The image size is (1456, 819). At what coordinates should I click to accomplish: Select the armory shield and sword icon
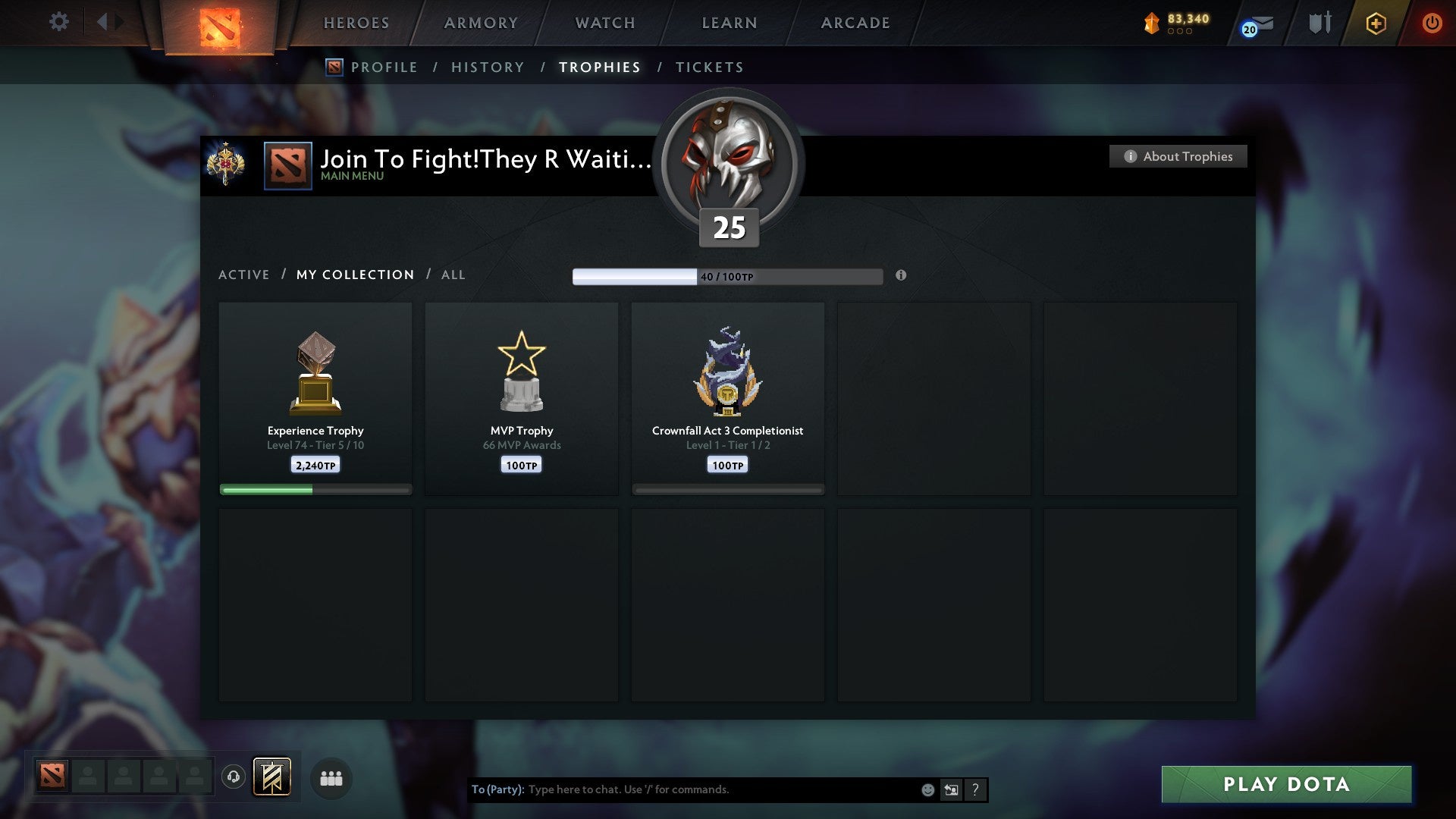point(1319,23)
